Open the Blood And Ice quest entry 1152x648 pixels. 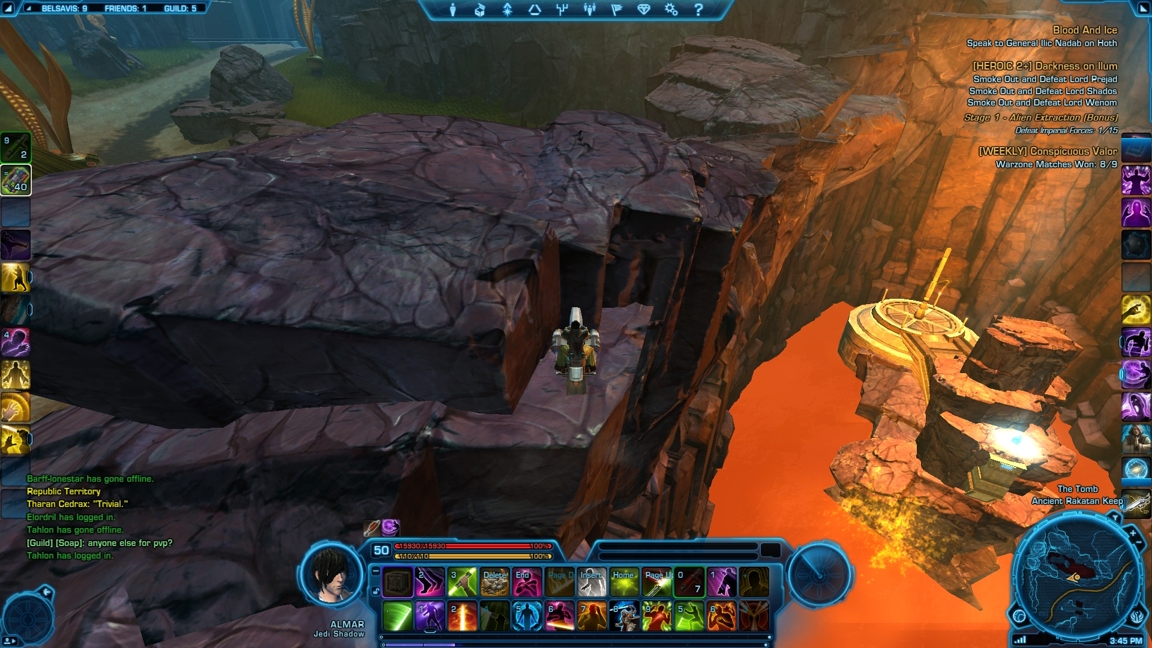[x=1084, y=31]
